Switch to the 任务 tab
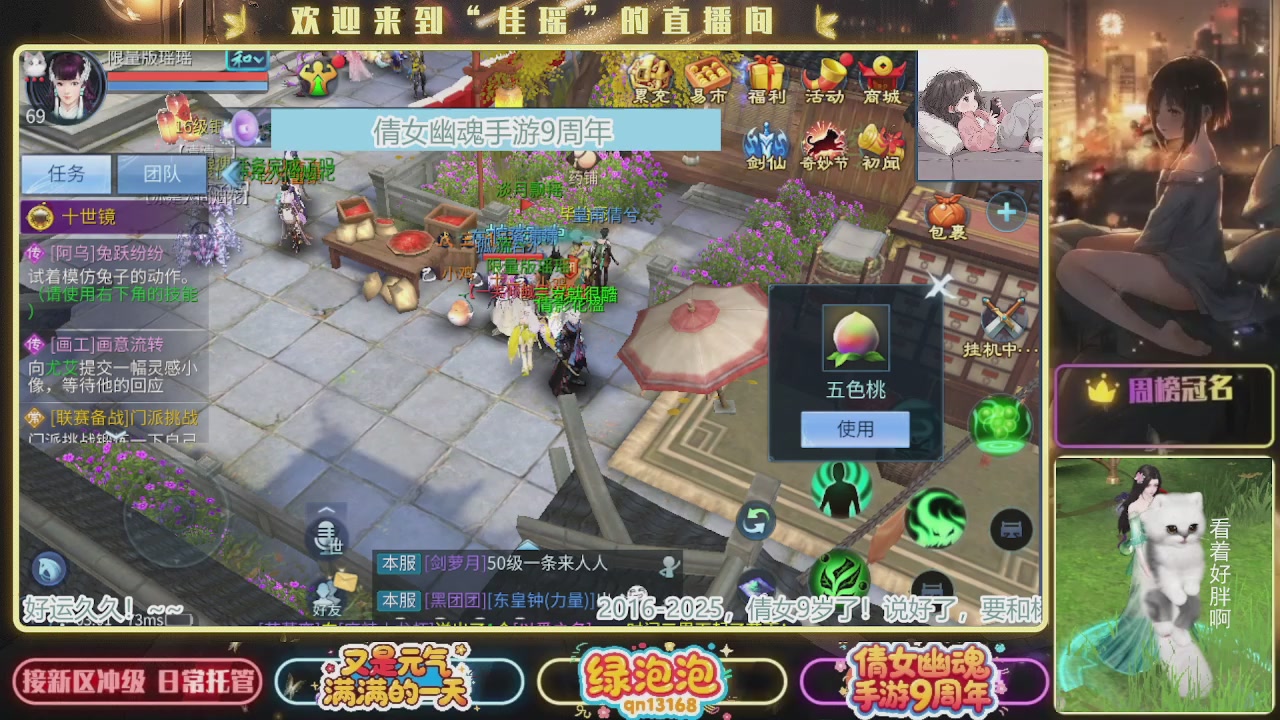Viewport: 1280px width, 720px height. pos(65,175)
